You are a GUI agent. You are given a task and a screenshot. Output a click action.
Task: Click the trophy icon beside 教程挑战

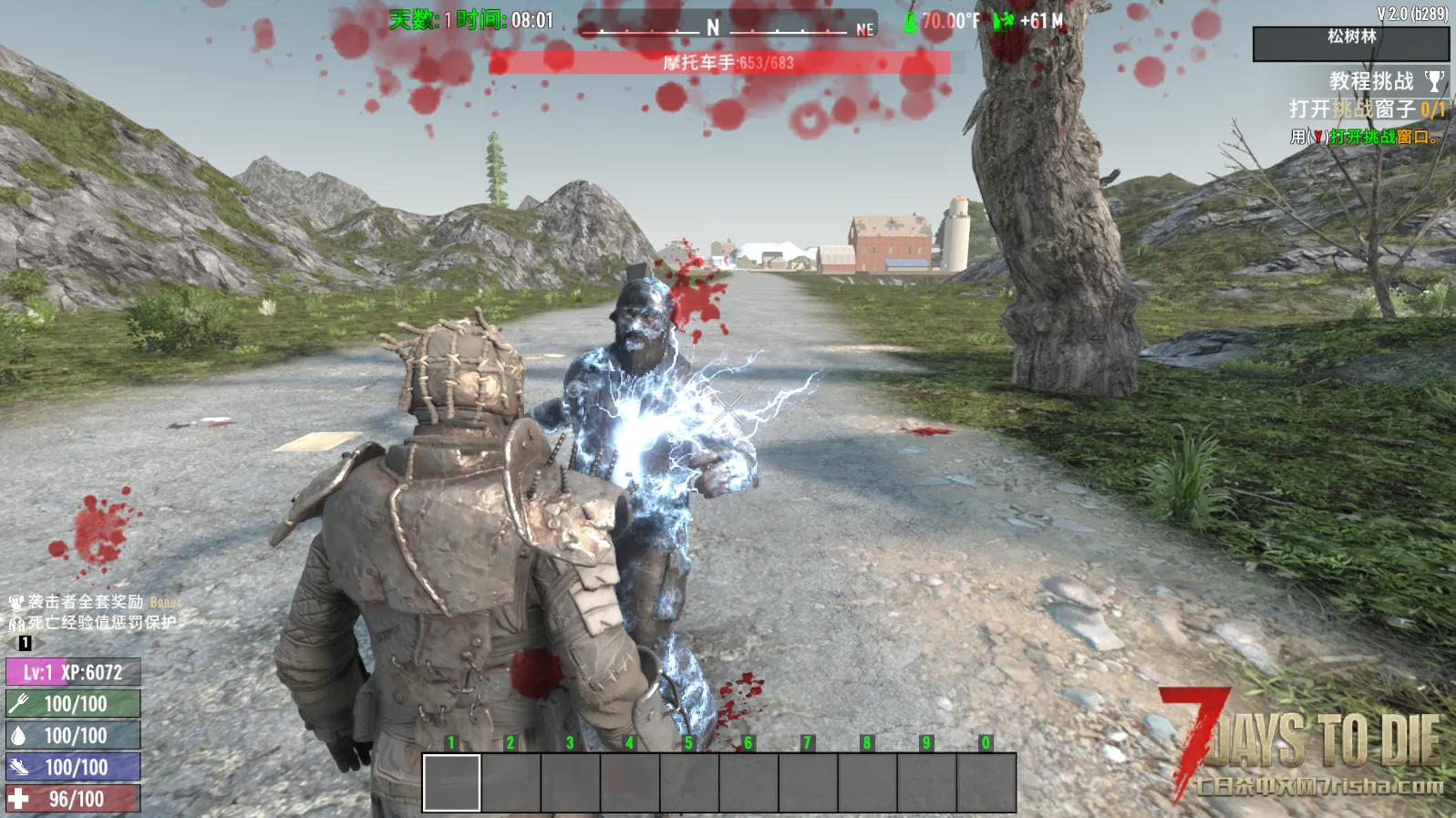[1434, 81]
